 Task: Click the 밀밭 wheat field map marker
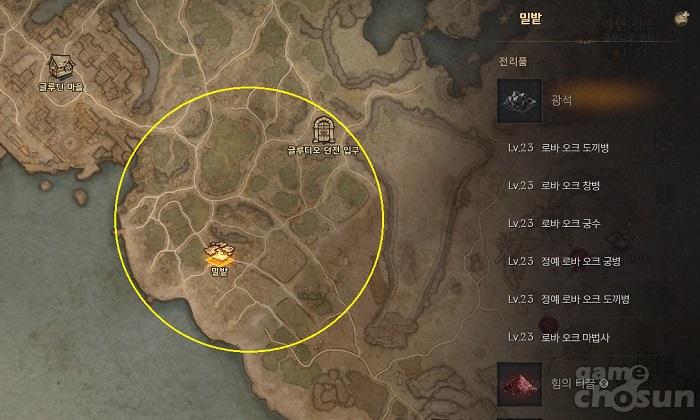click(x=220, y=253)
